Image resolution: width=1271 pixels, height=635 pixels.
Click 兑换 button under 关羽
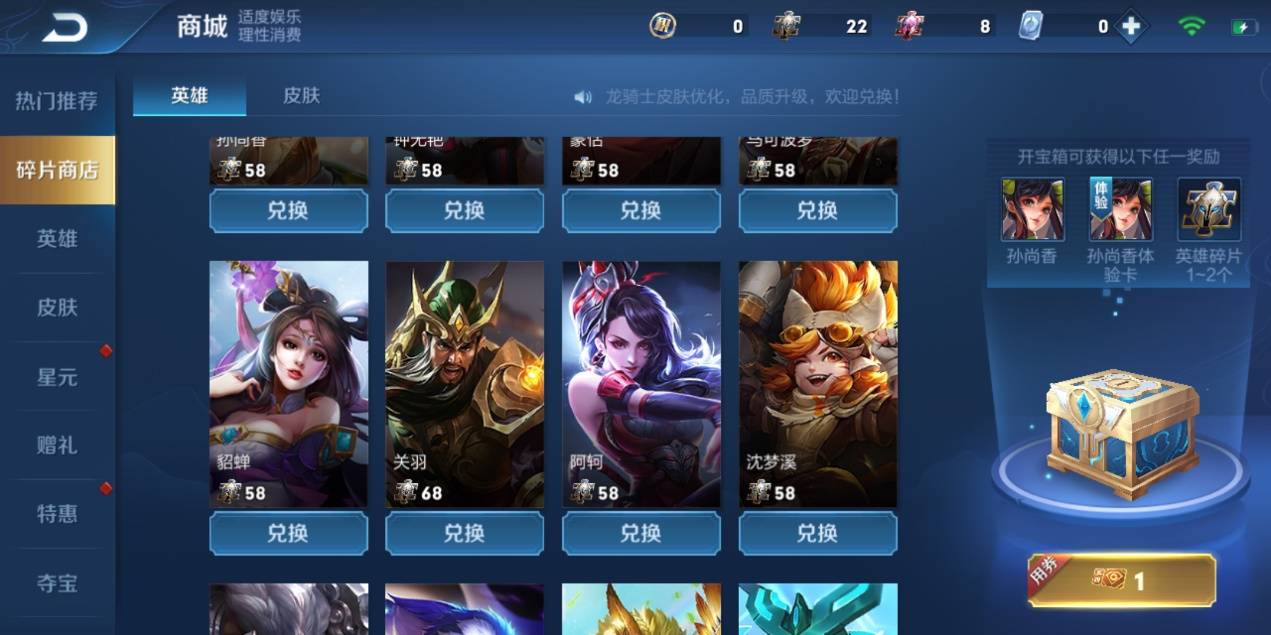(x=465, y=533)
